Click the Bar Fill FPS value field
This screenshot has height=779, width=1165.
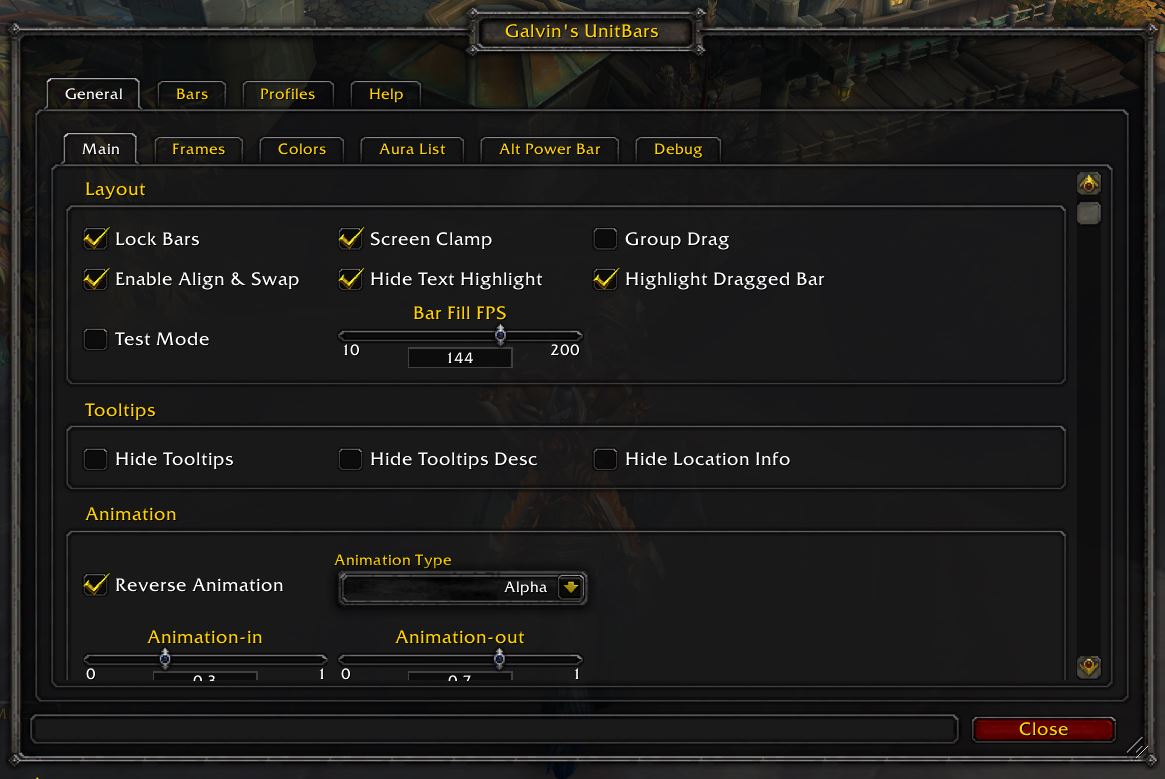click(460, 358)
